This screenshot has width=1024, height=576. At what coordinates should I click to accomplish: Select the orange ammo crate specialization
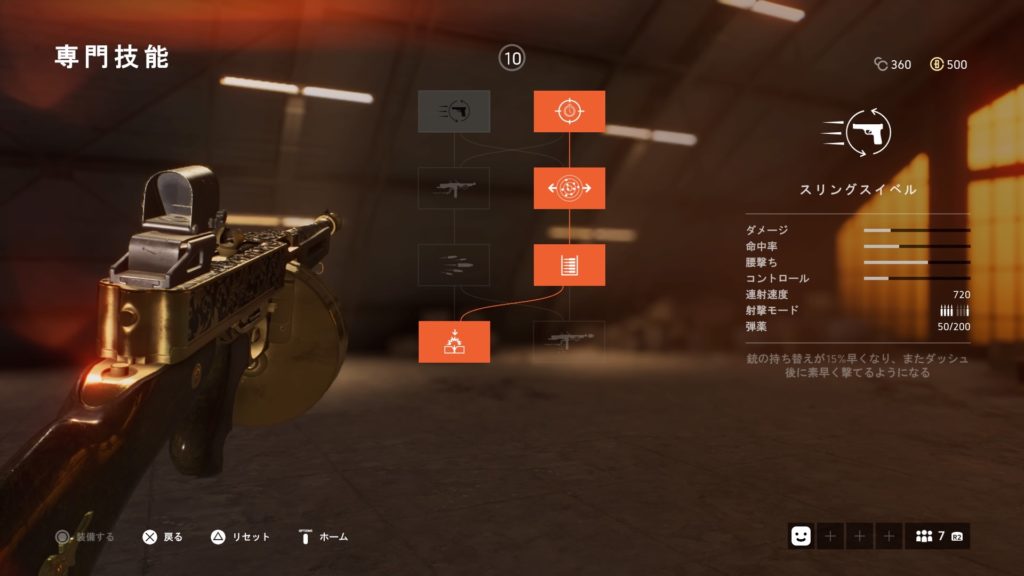click(454, 342)
